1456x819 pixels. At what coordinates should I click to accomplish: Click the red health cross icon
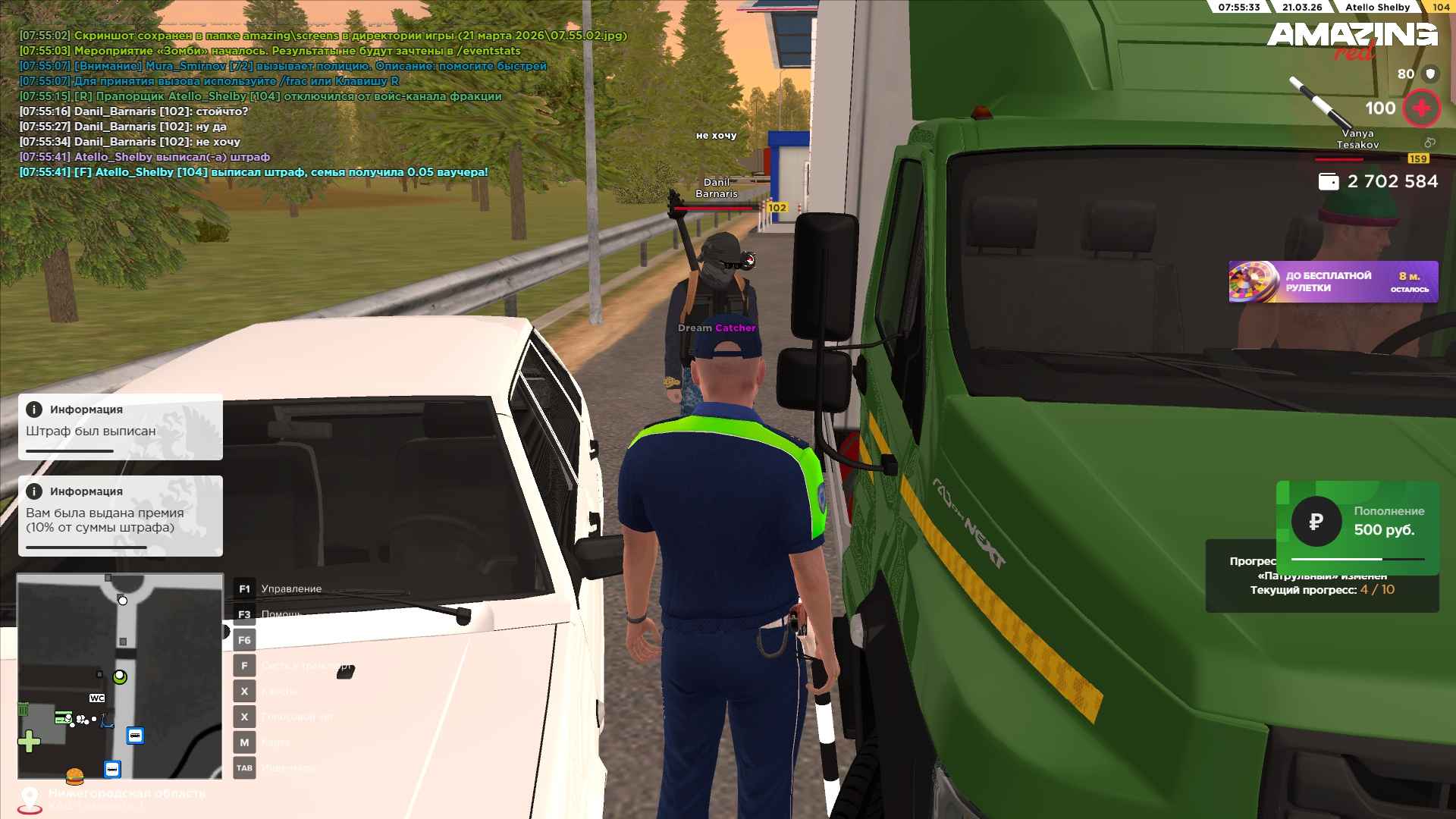(1421, 108)
